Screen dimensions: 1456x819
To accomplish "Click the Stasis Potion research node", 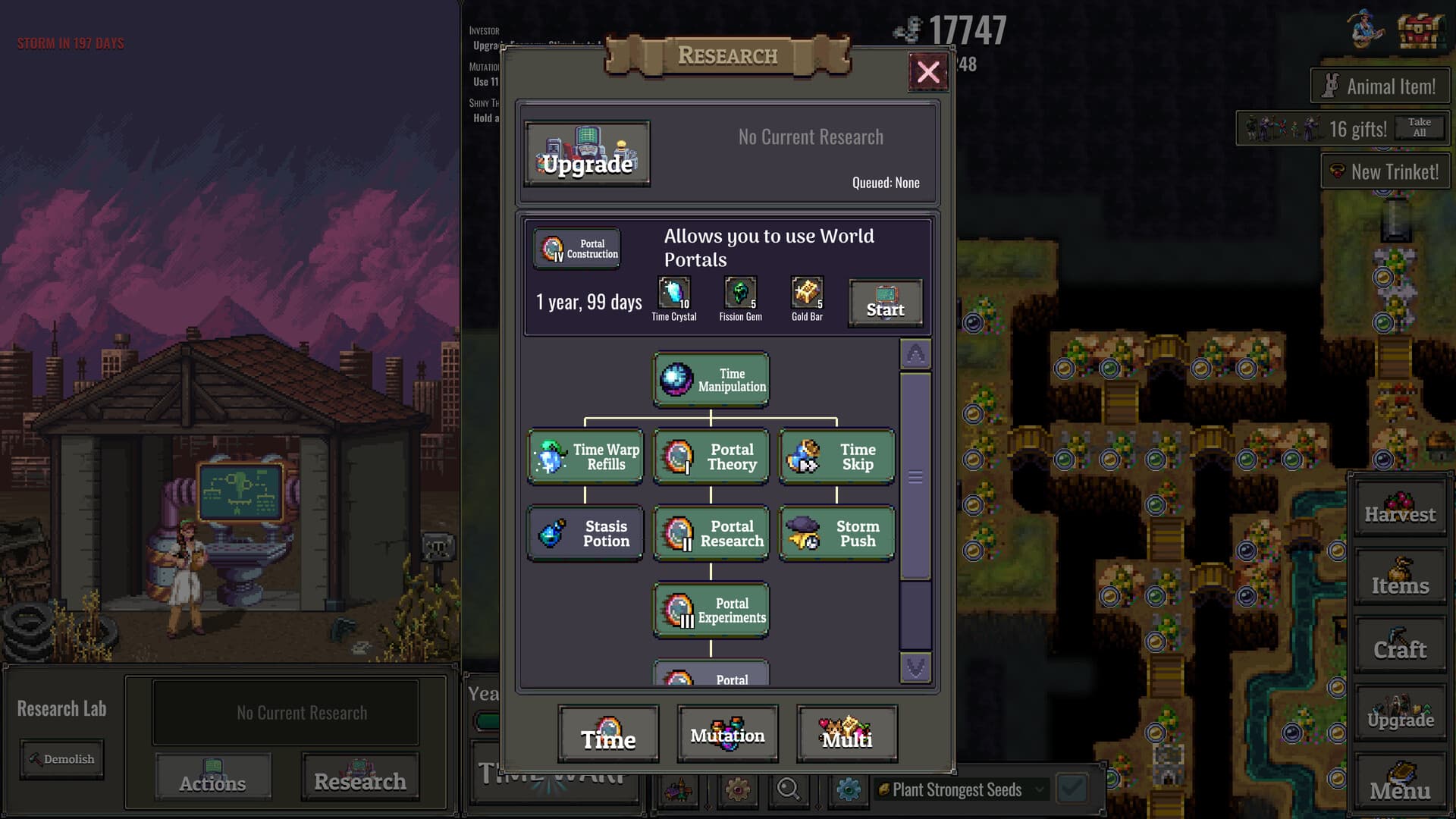I will (585, 533).
